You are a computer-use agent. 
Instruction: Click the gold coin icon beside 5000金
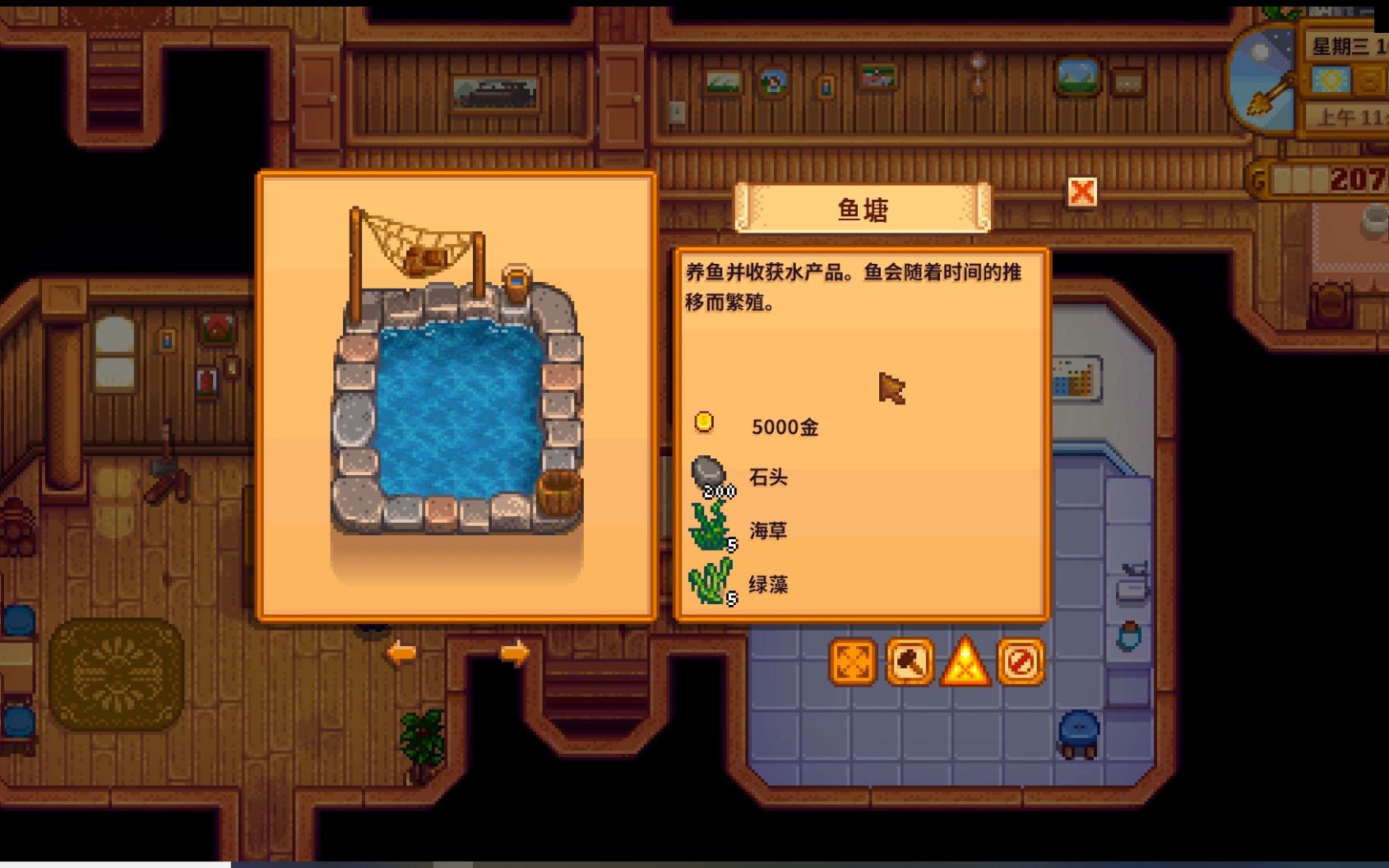(703, 421)
